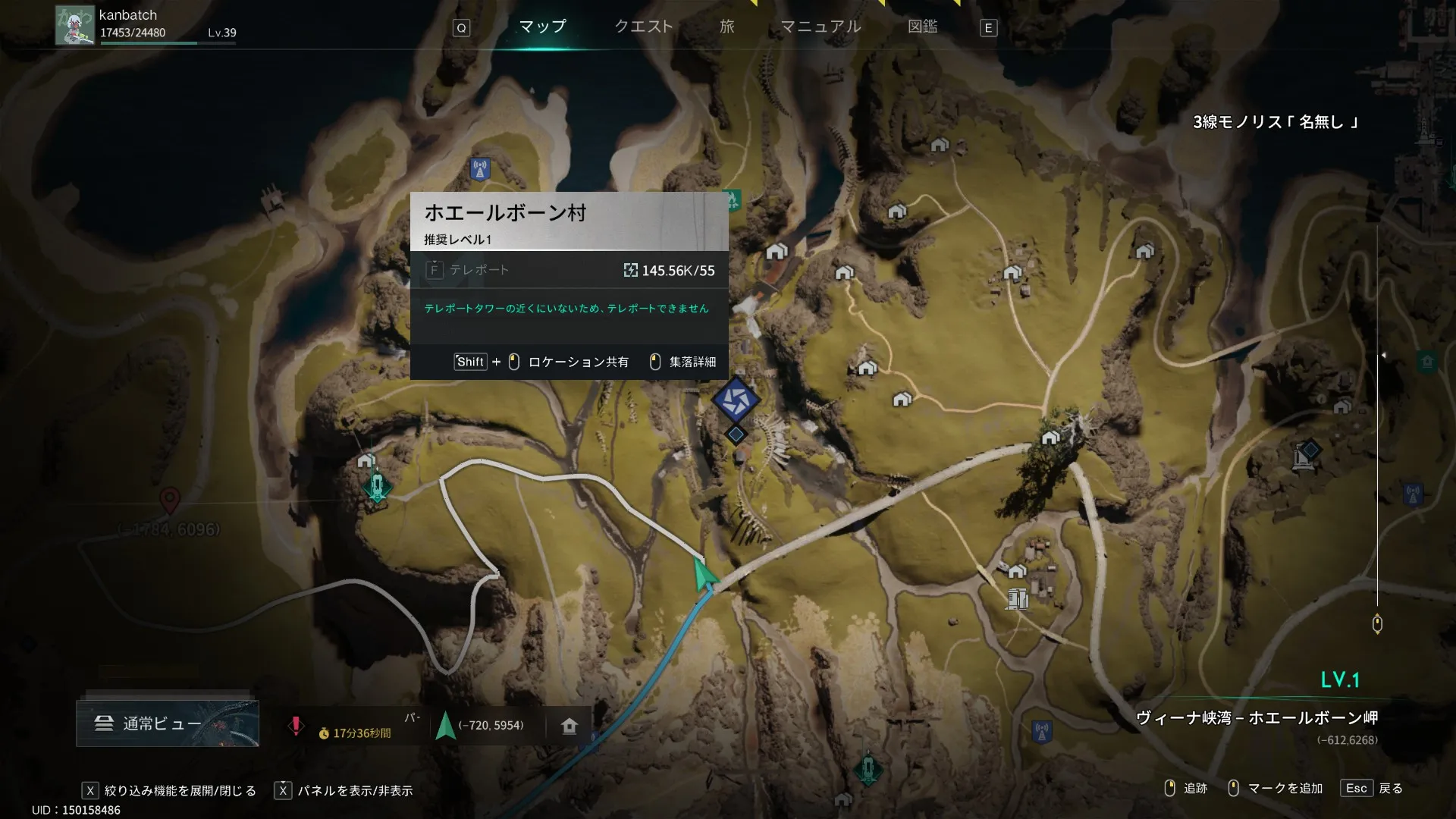This screenshot has height=819, width=1456.
Task: Select the teal teleport marker at bottom
Action: point(868,769)
